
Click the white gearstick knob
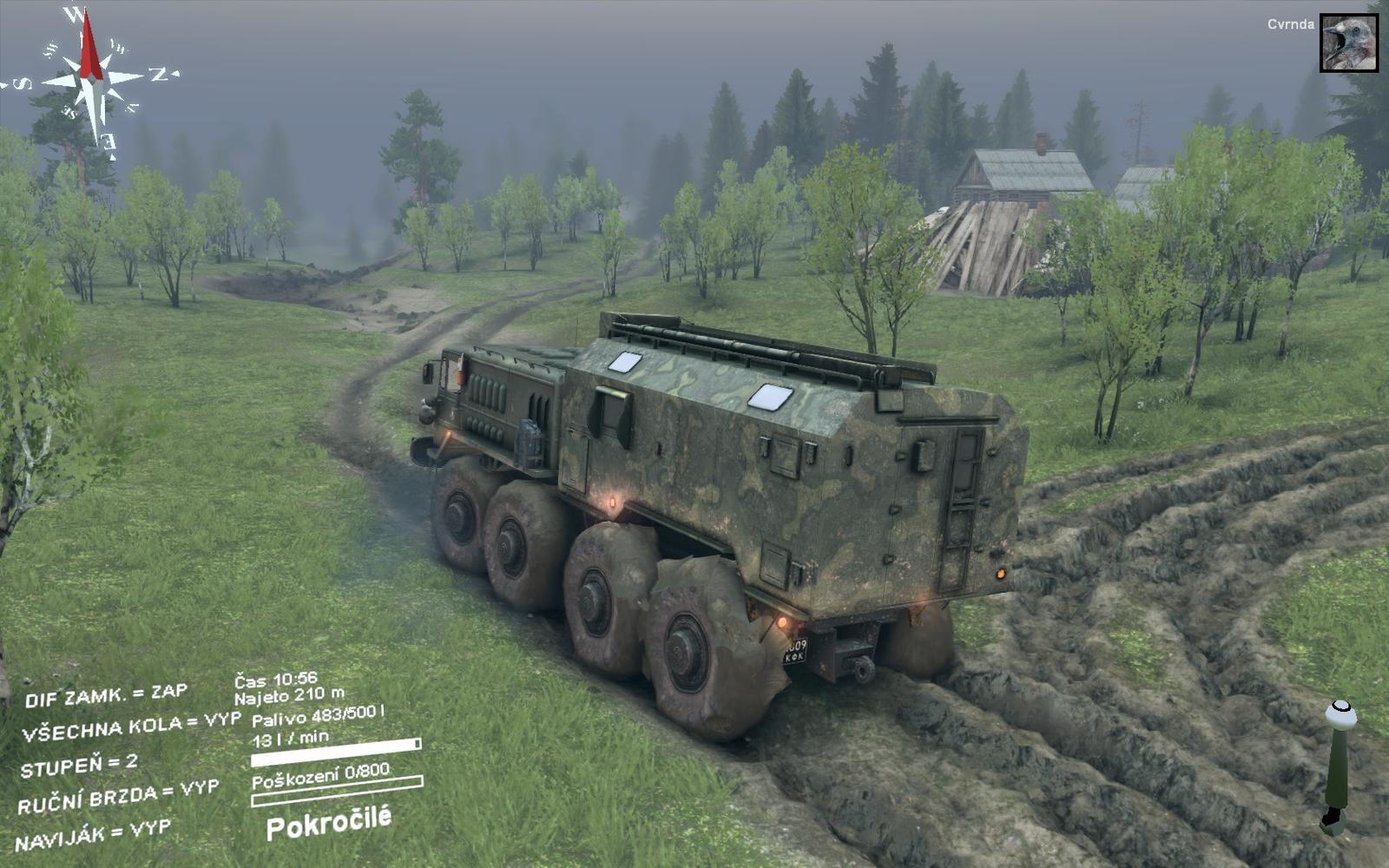pos(1343,713)
